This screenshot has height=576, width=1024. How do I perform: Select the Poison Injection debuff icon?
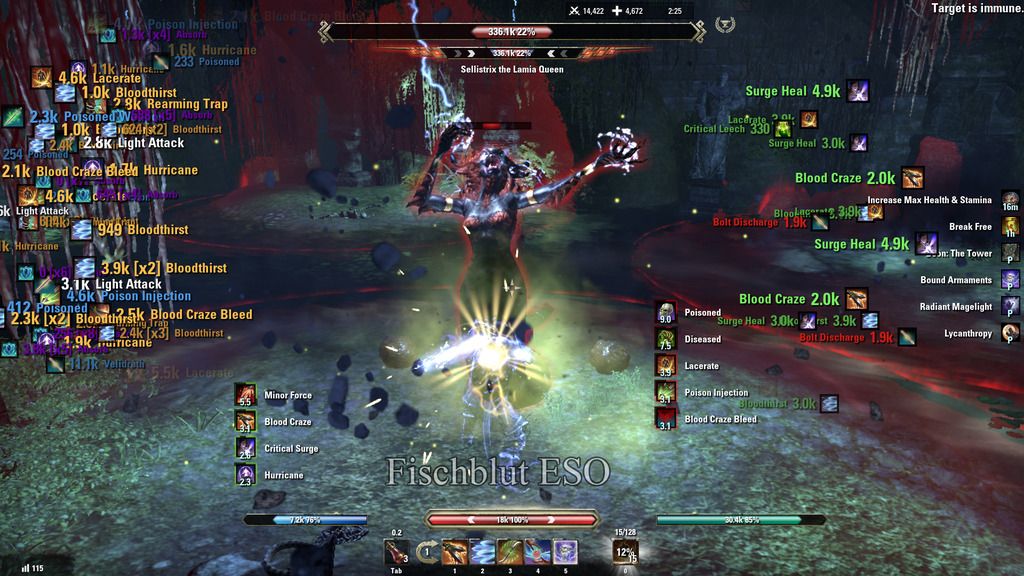click(x=666, y=393)
